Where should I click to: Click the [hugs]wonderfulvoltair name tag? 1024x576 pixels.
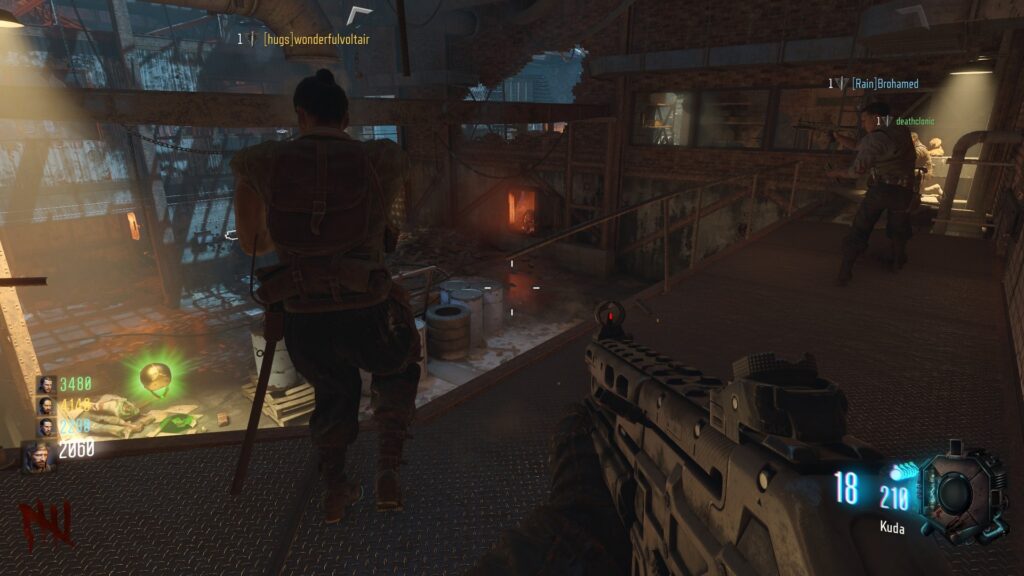(316, 39)
